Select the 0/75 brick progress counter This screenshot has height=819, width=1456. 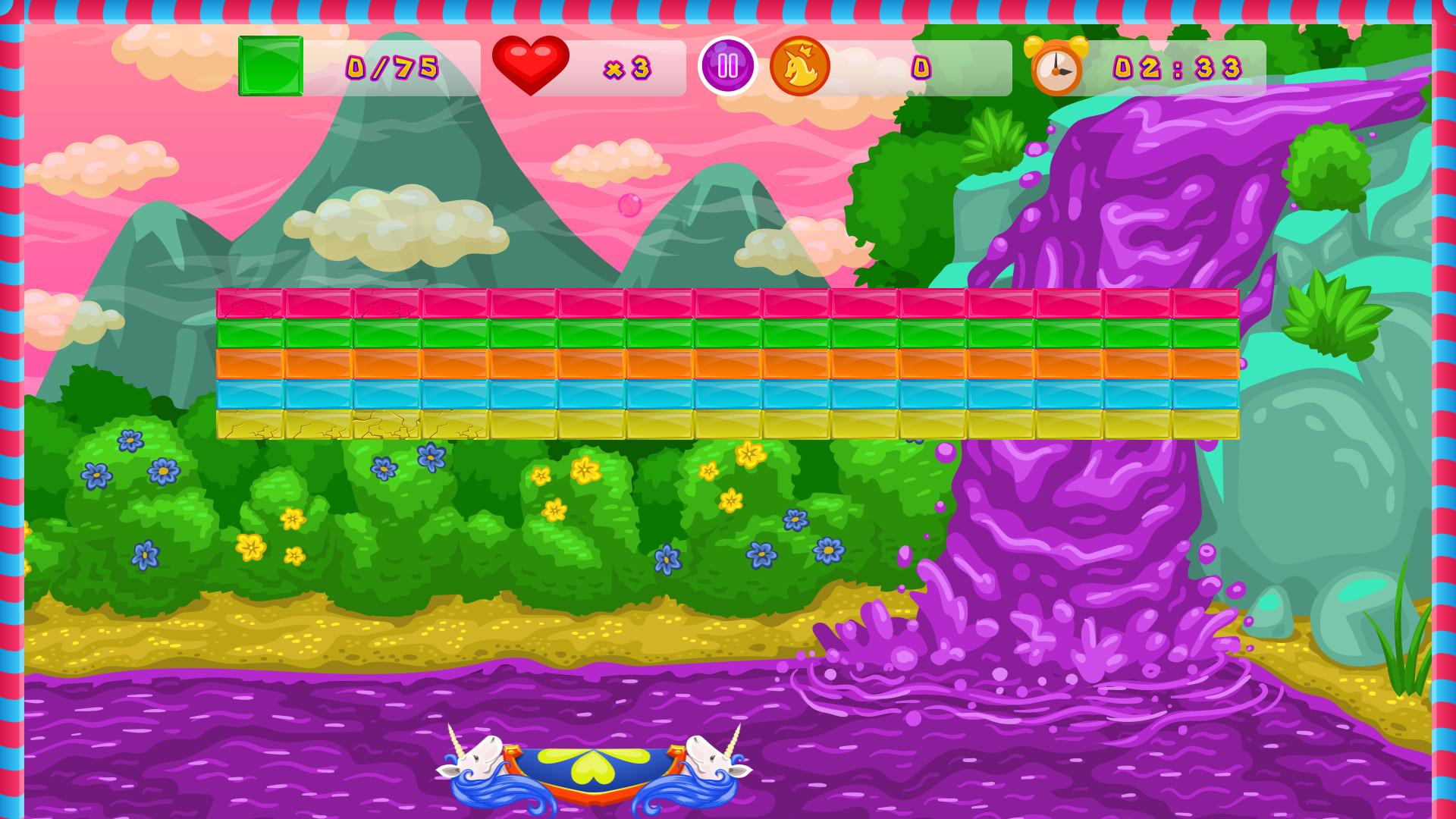(x=391, y=67)
